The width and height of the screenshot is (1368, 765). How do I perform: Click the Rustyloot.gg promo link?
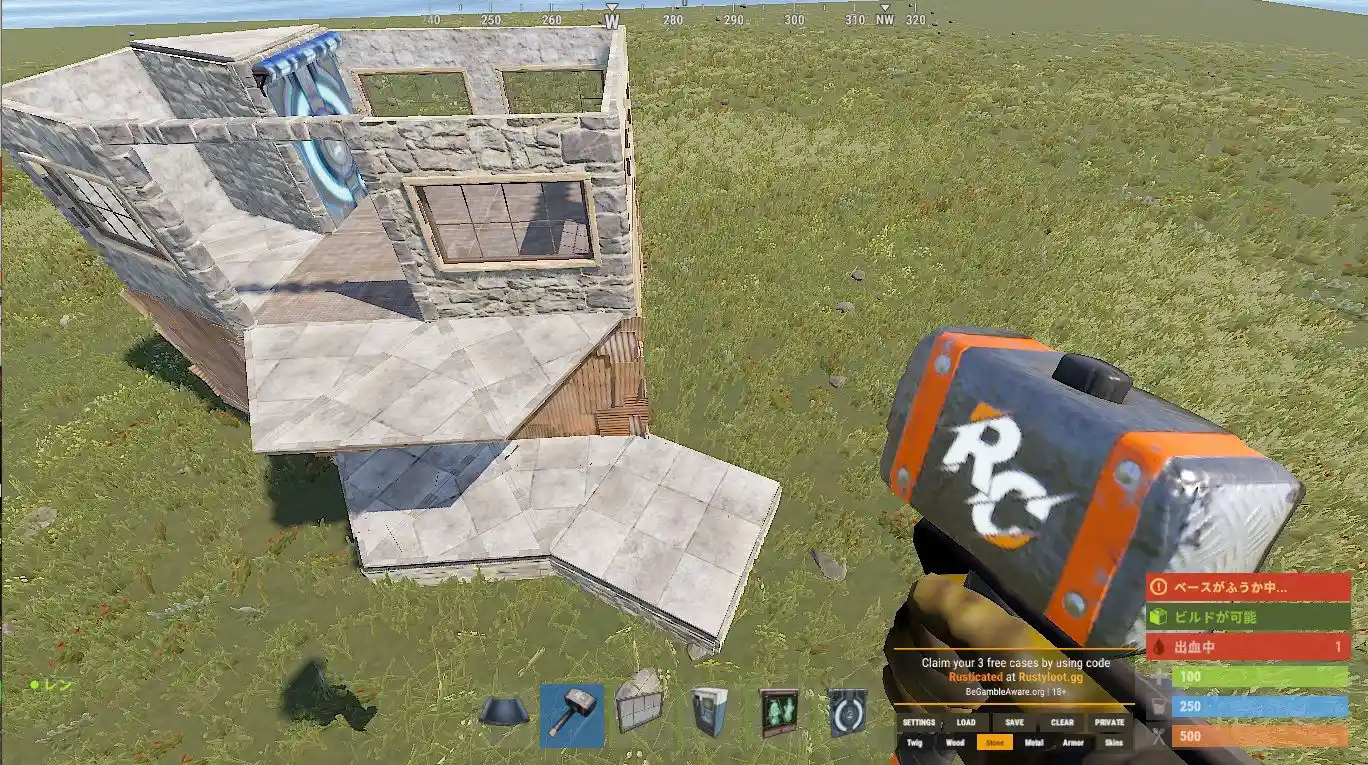click(1050, 676)
